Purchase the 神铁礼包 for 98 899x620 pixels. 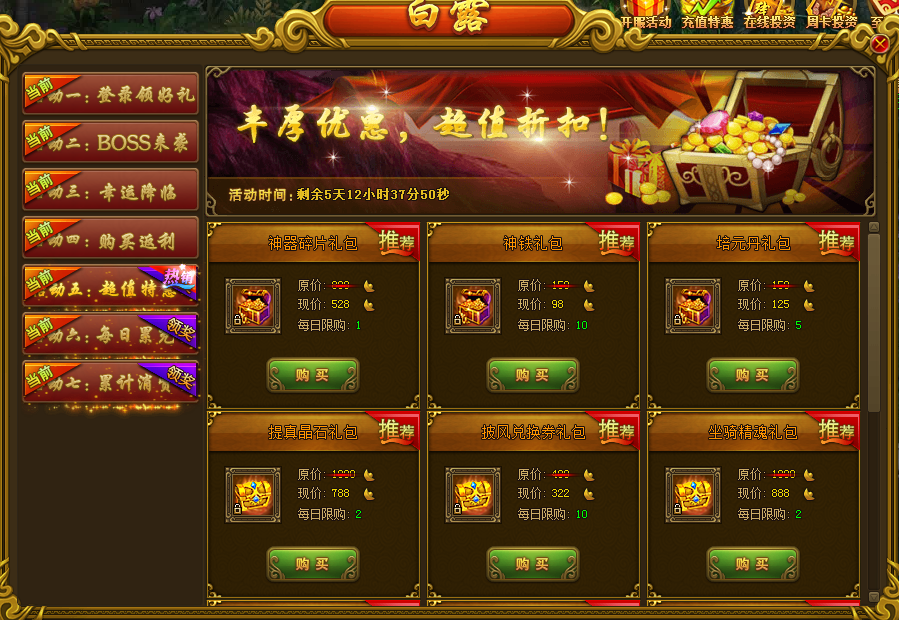[533, 375]
